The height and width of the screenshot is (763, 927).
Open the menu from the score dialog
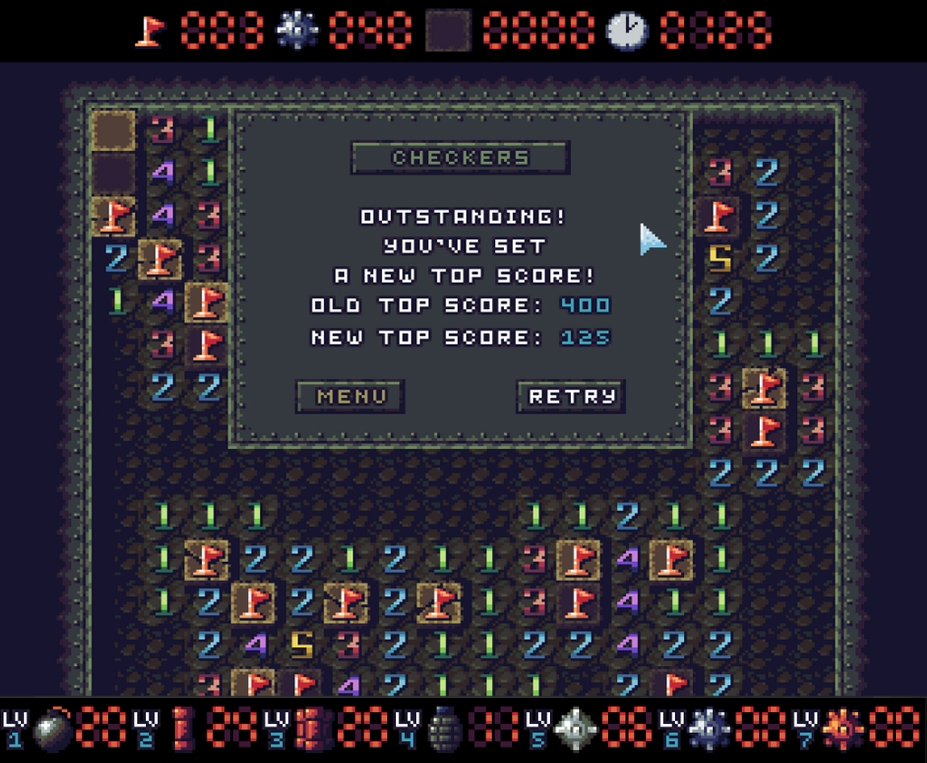pyautogui.click(x=350, y=396)
